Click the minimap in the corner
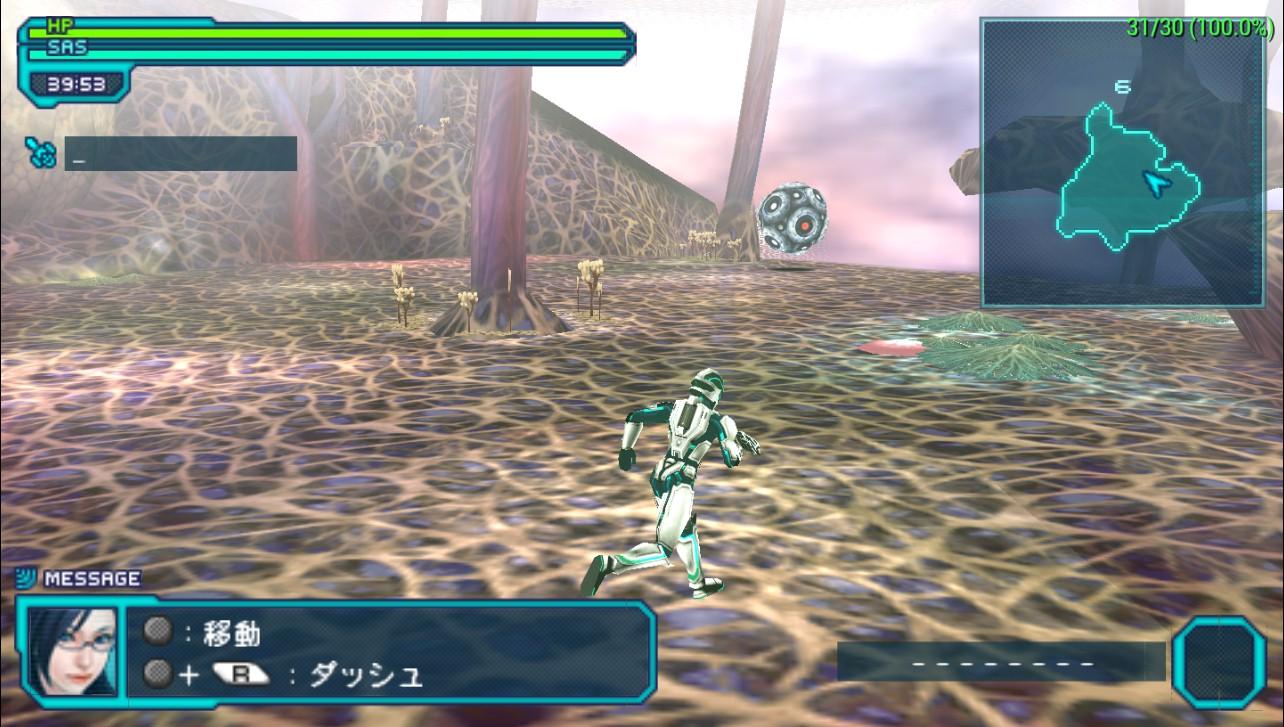 pos(1122,163)
